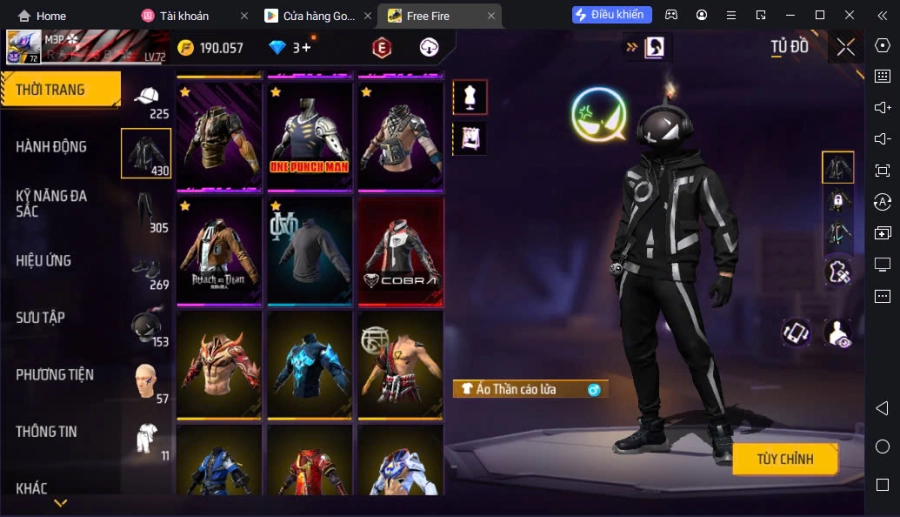The image size is (900, 517).
Task: Choose the Phương Tiện category
Action: [54, 375]
